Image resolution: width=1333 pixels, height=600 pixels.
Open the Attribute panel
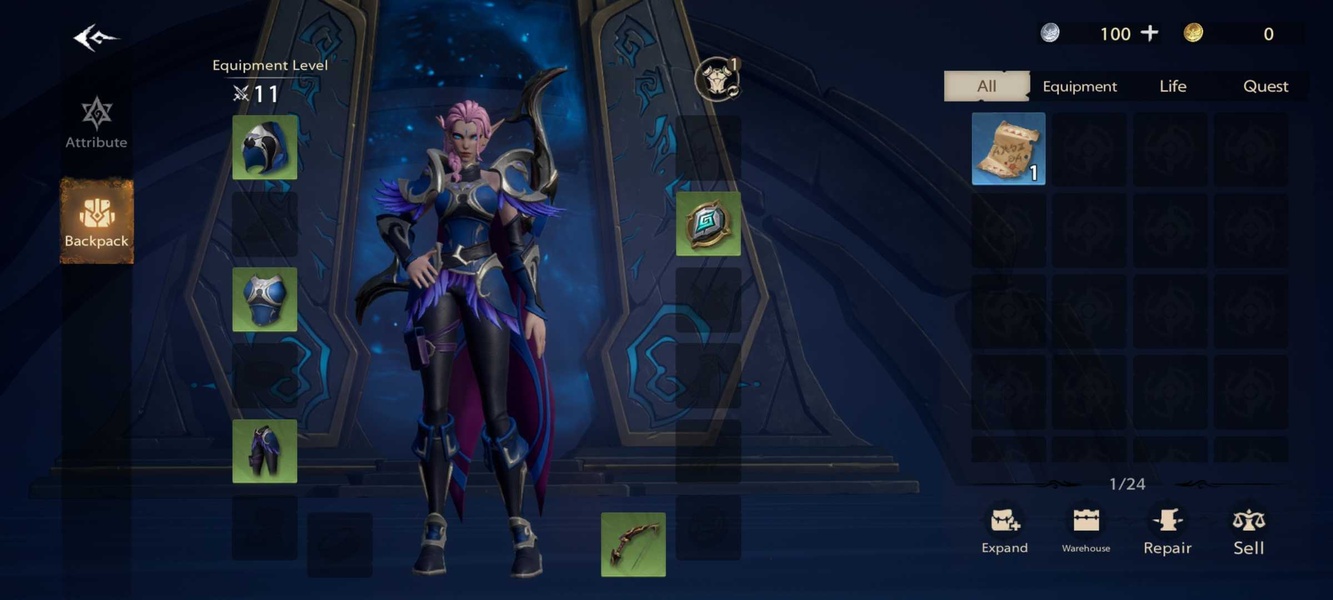[96, 123]
